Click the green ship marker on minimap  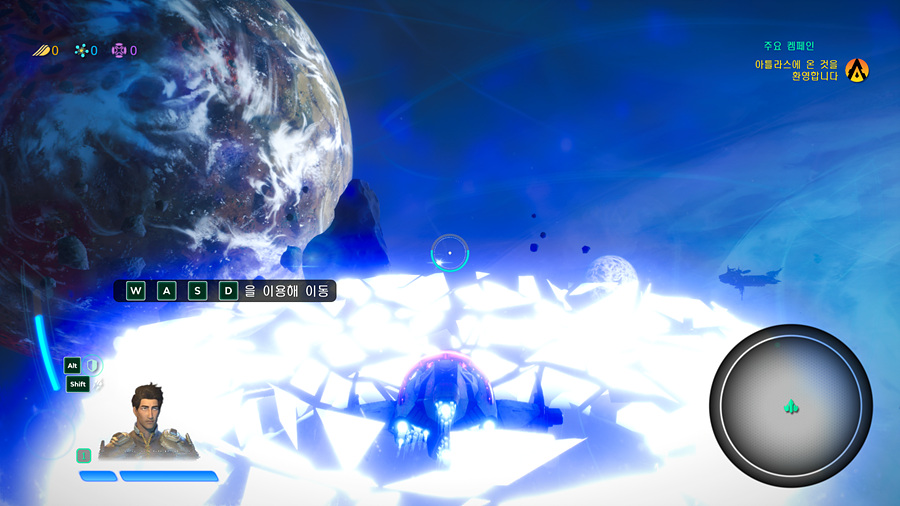pyautogui.click(x=790, y=406)
